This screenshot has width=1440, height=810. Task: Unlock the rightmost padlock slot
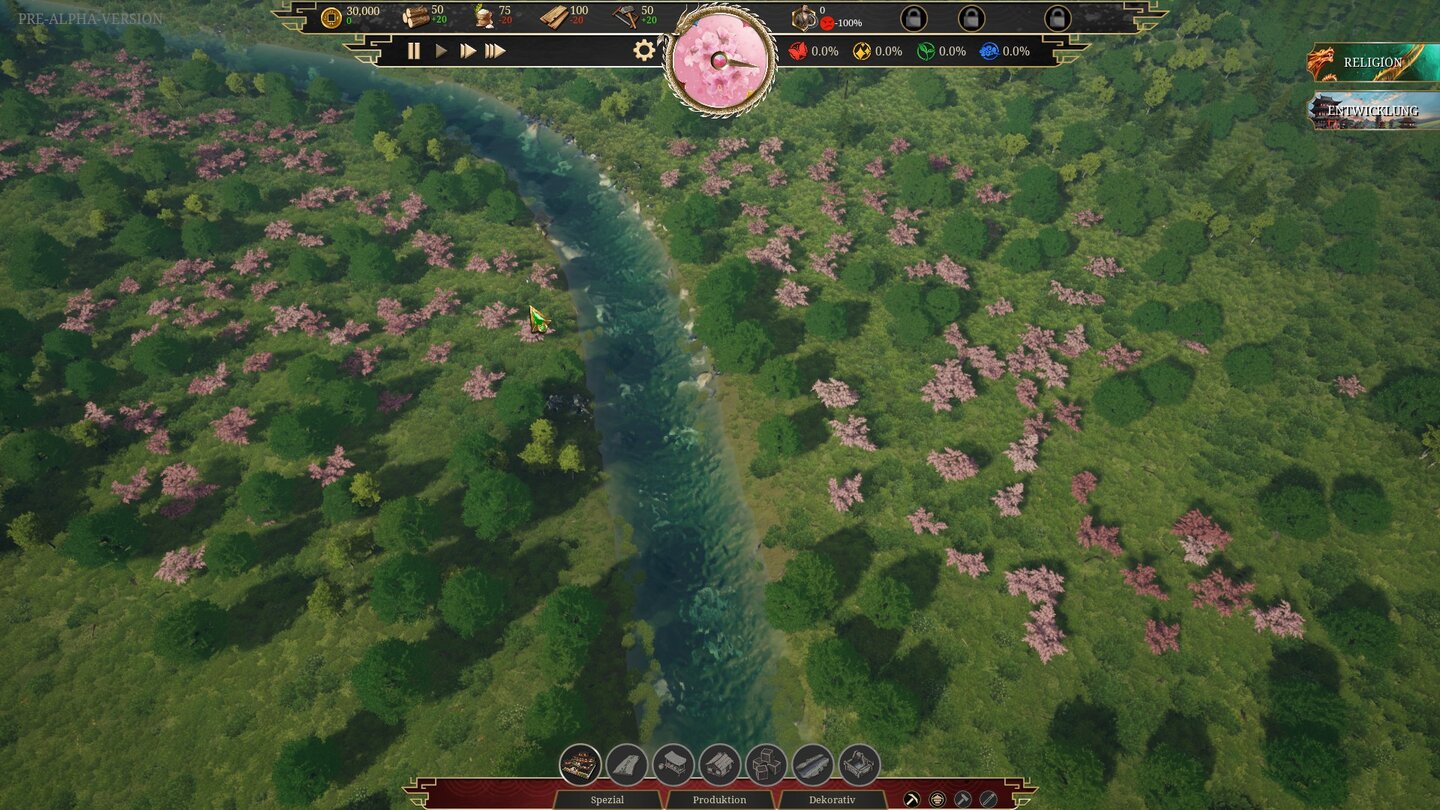point(1058,19)
